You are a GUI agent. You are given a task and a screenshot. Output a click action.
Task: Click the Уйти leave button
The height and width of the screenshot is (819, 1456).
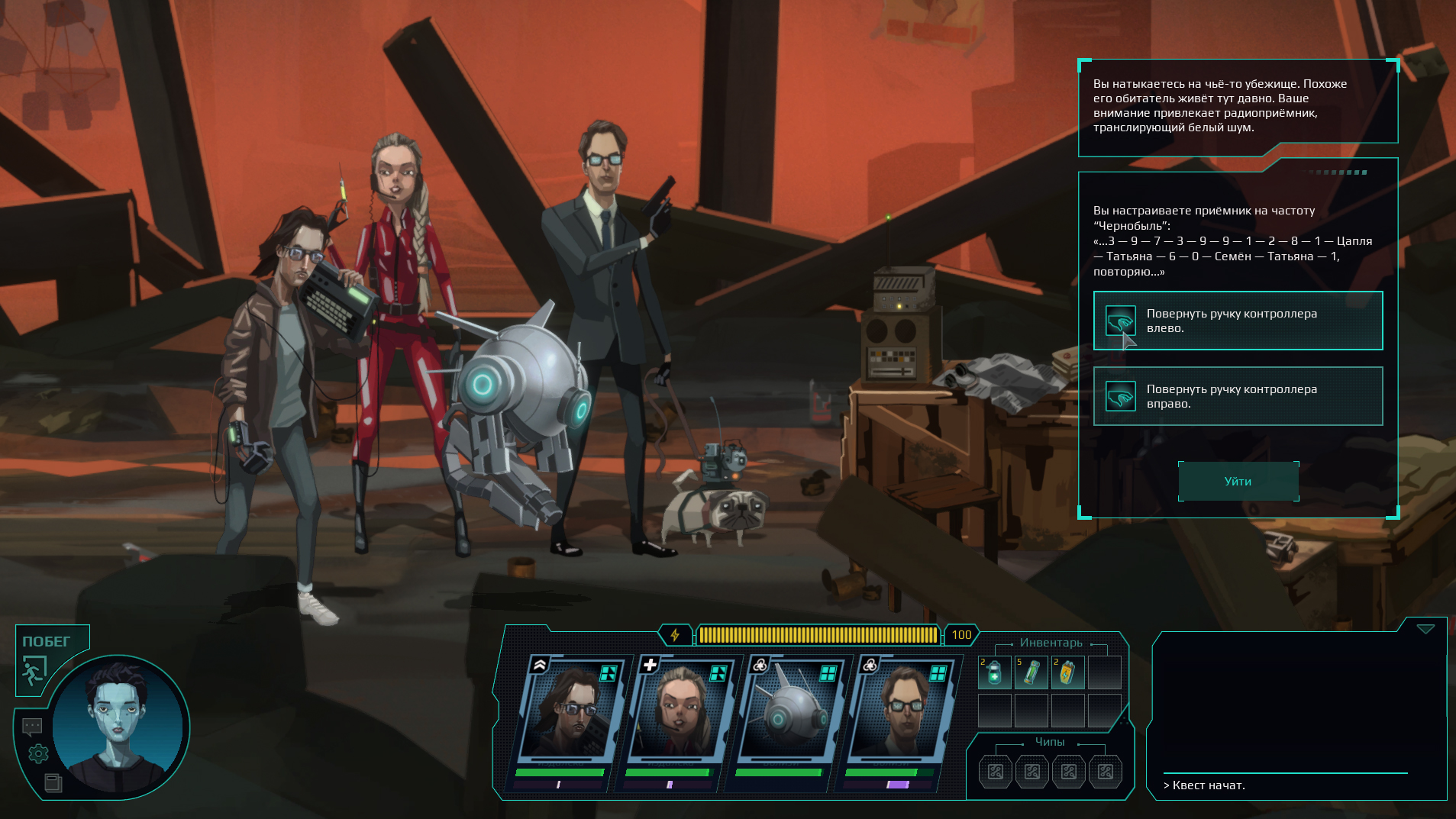point(1238,482)
